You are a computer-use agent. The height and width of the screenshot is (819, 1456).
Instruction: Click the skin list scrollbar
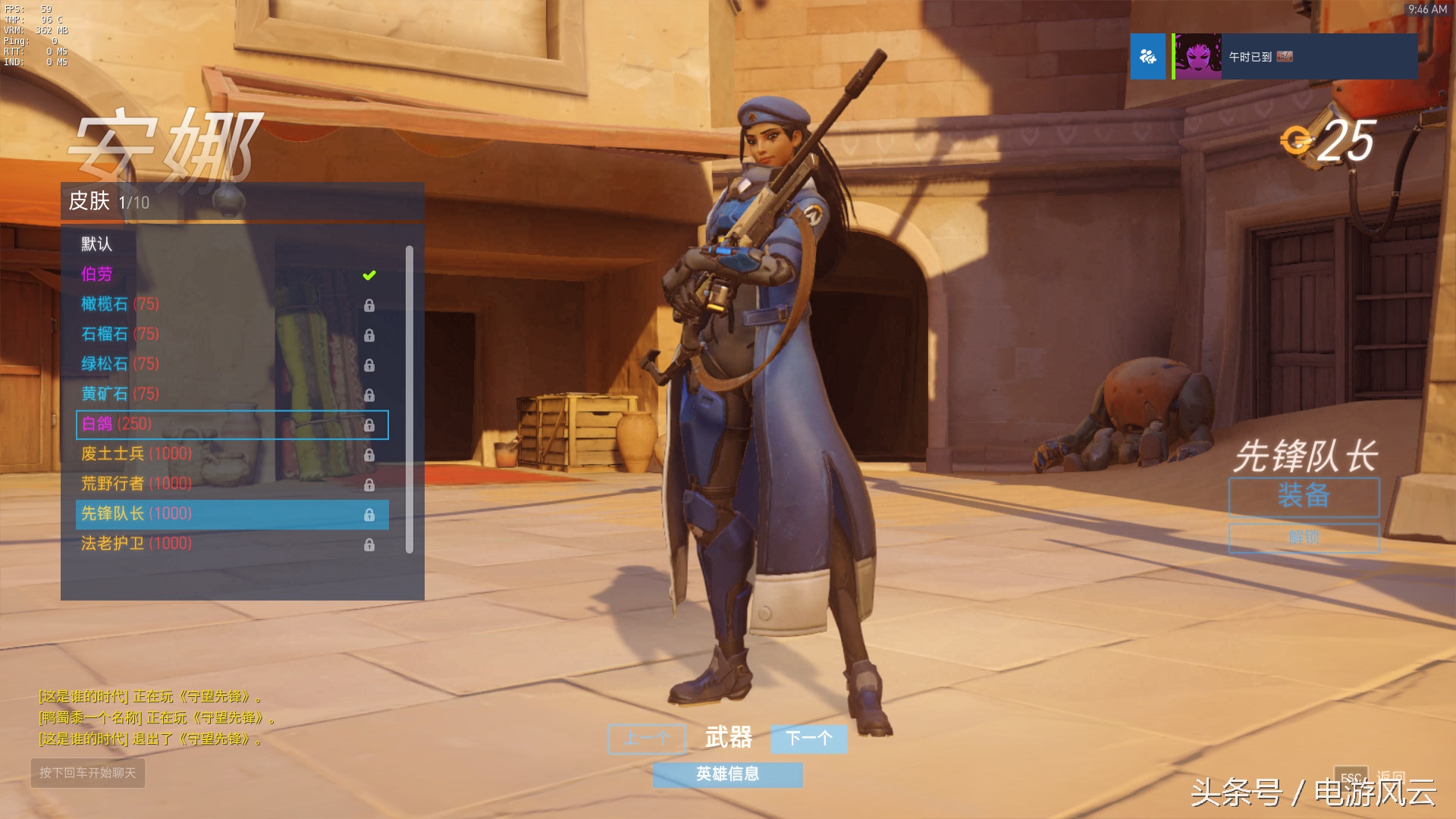(x=409, y=398)
